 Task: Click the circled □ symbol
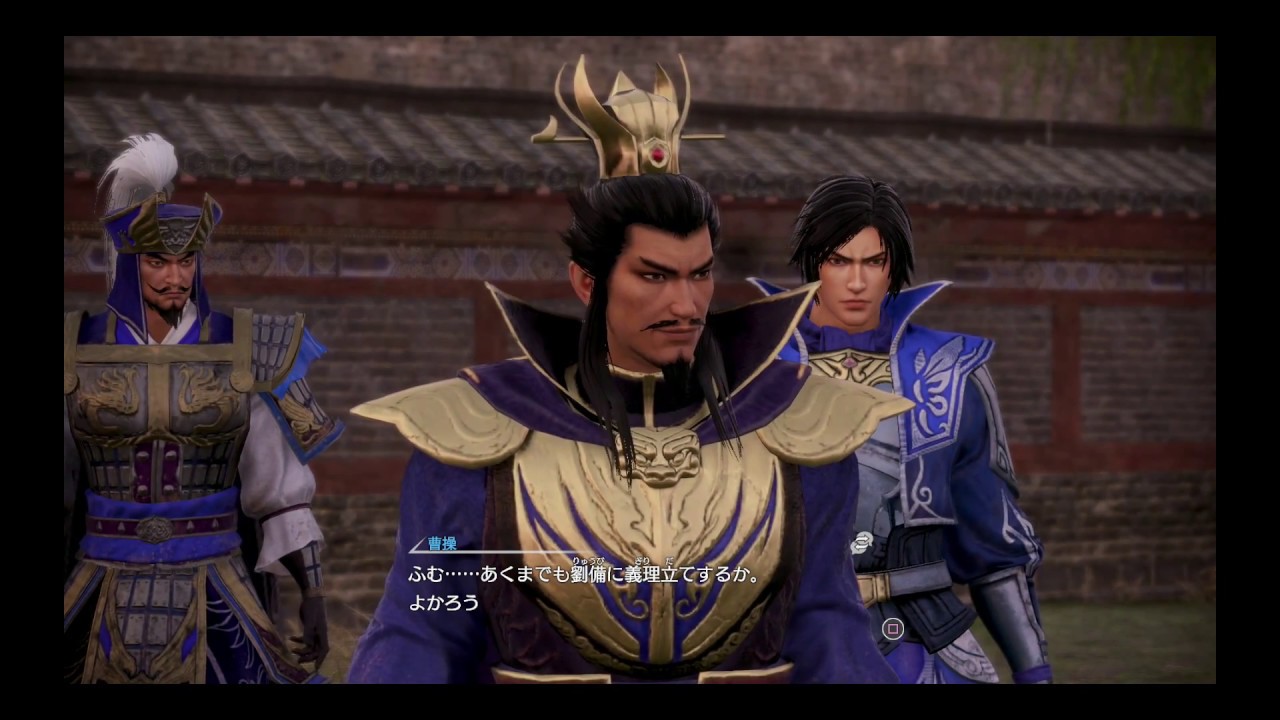[893, 630]
